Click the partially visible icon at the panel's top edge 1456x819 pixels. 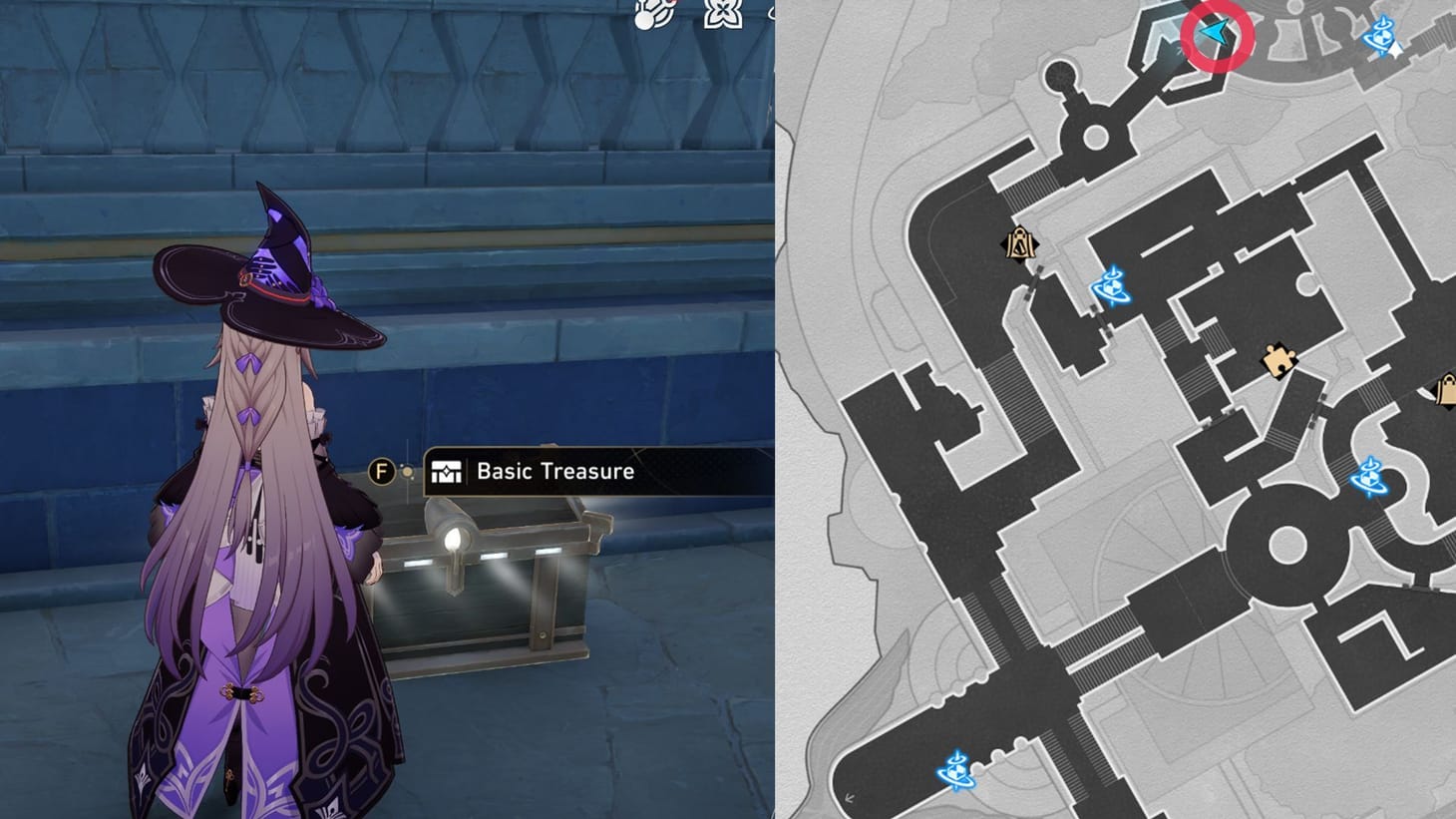pos(773,12)
